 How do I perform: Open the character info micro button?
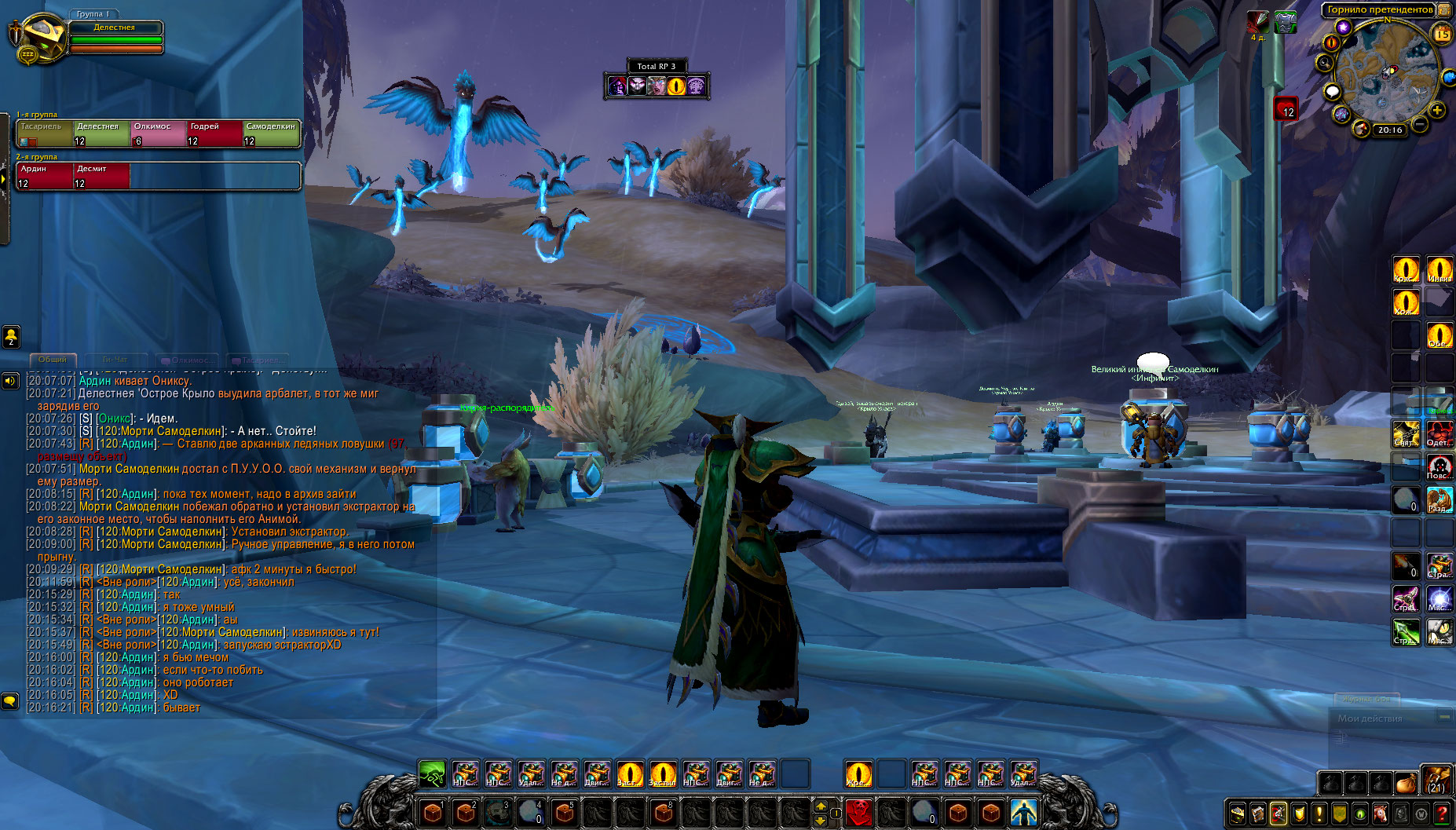point(1238,814)
